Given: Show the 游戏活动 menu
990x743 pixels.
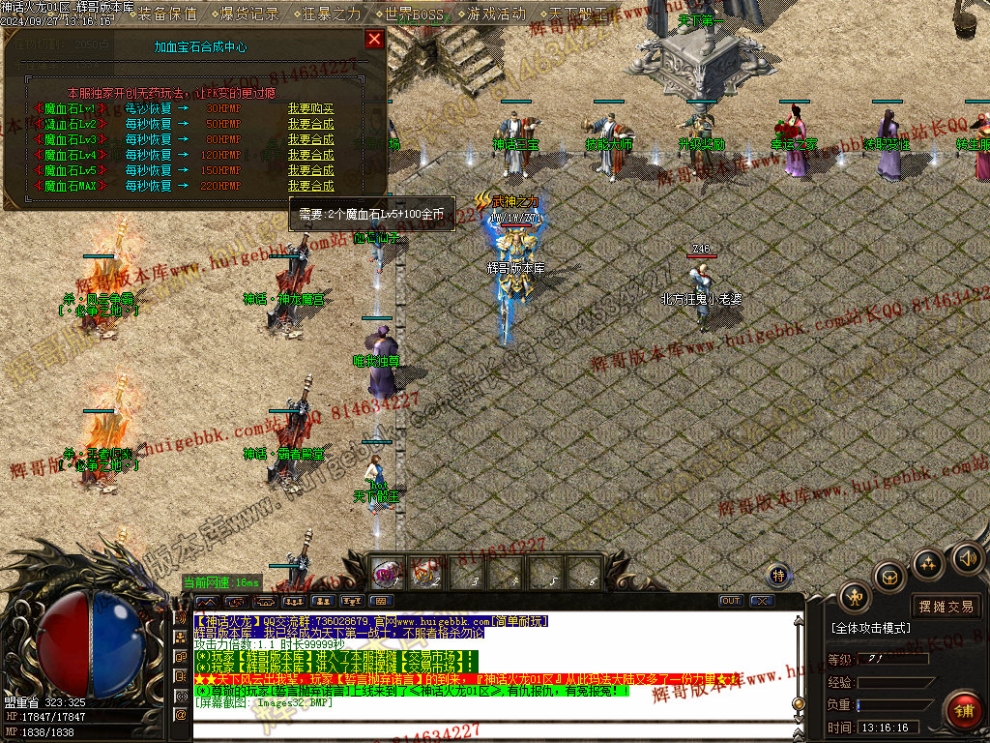Looking at the screenshot, I should pyautogui.click(x=496, y=14).
